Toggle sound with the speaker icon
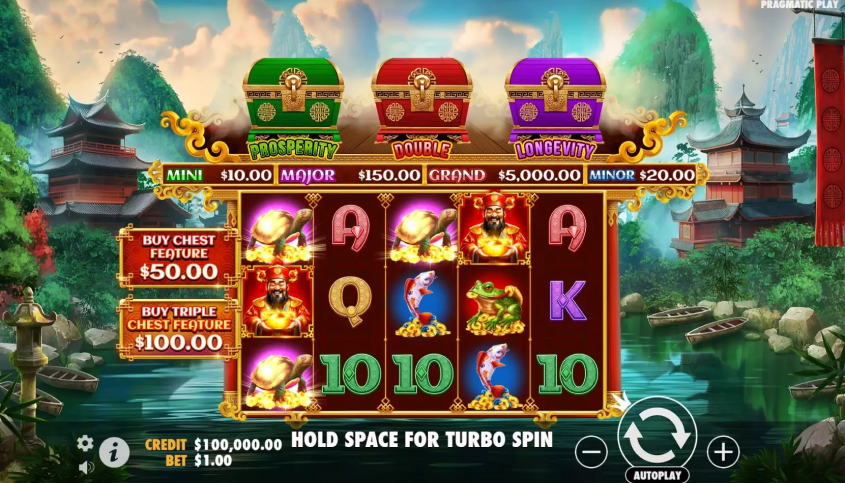 [x=85, y=466]
